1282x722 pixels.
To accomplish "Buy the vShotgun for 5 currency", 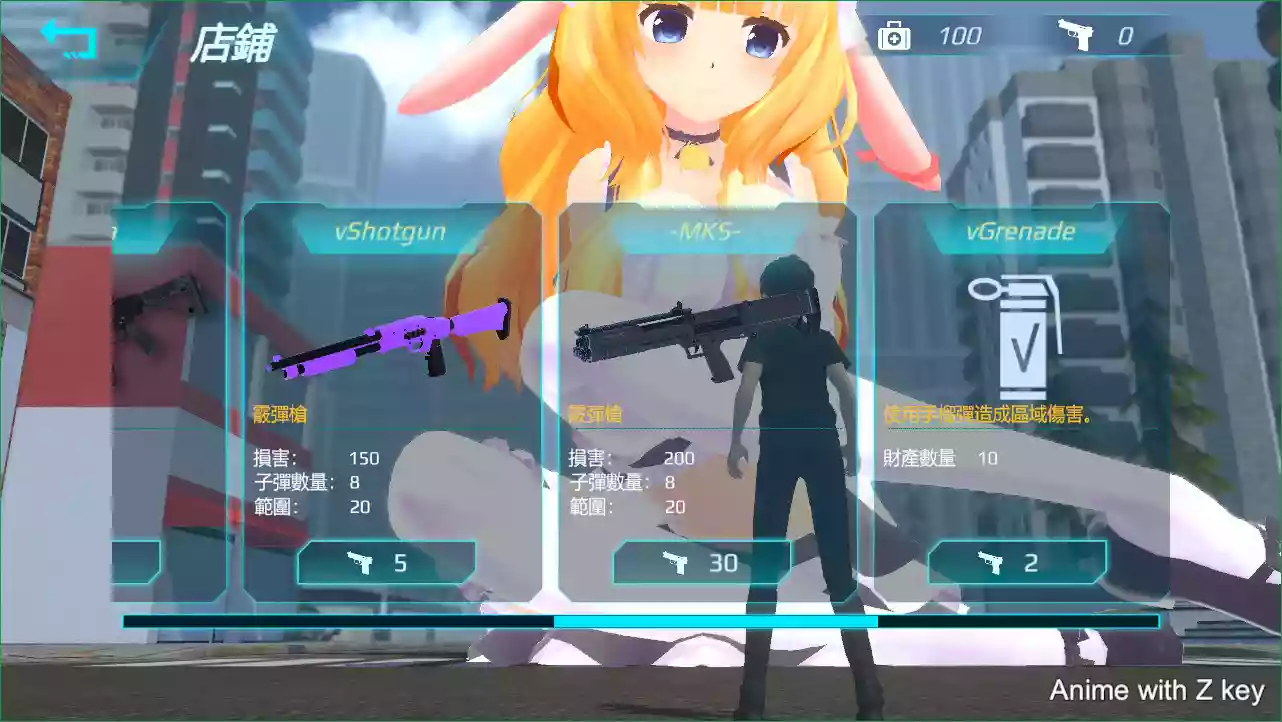I will point(387,563).
